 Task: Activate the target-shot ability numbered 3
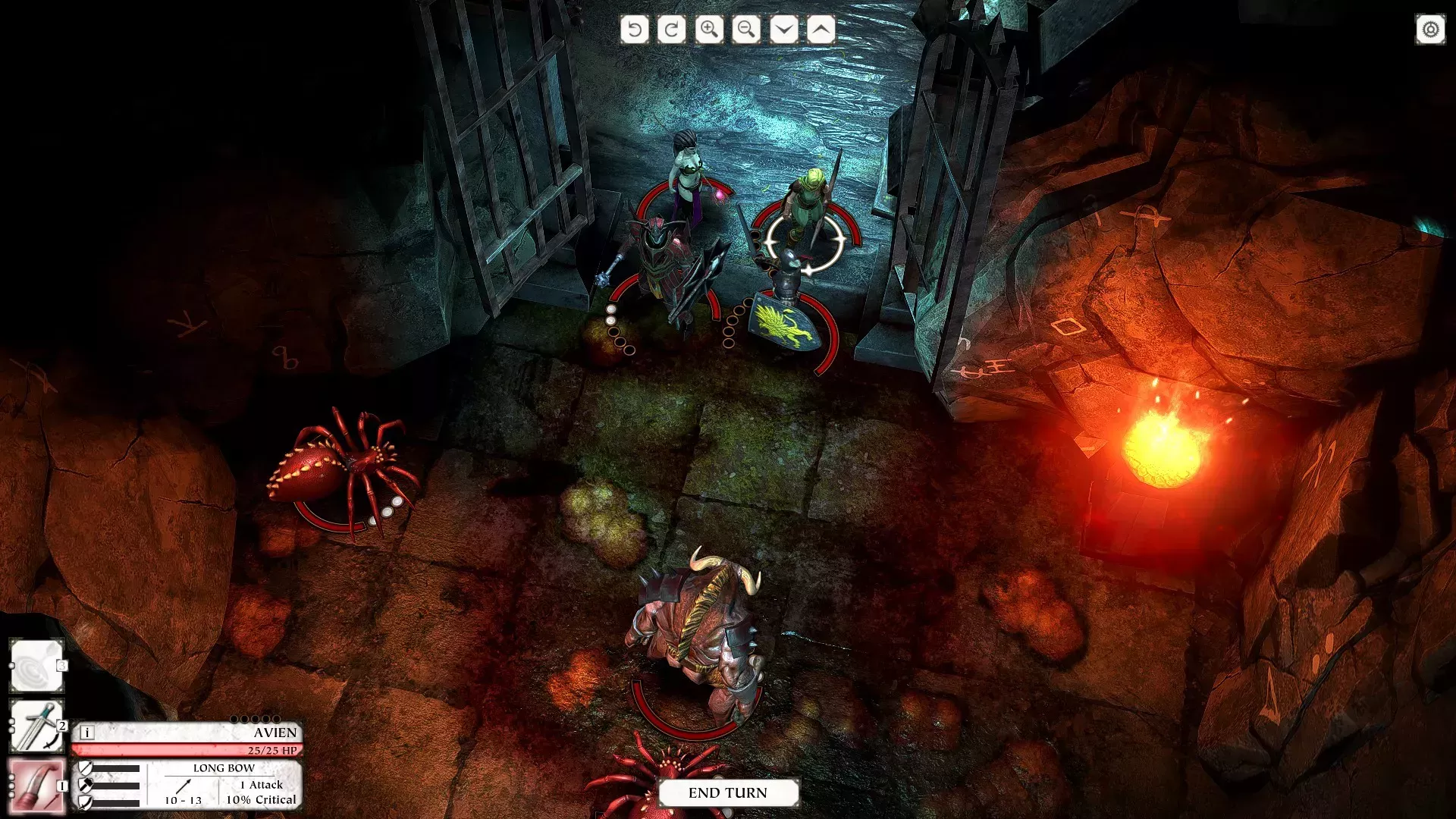[x=36, y=666]
